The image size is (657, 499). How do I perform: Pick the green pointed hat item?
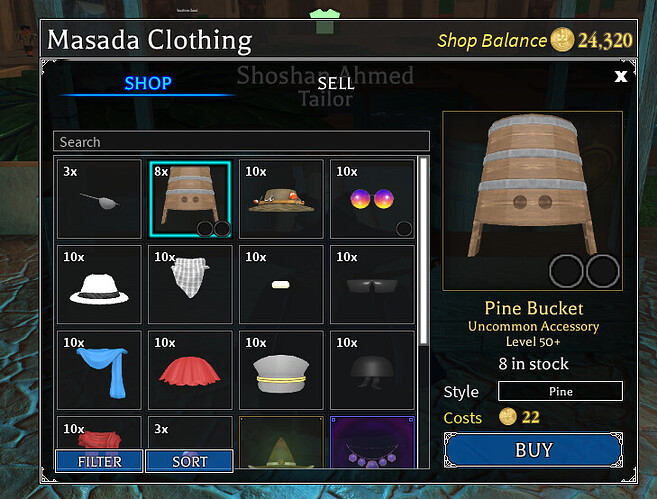[281, 442]
